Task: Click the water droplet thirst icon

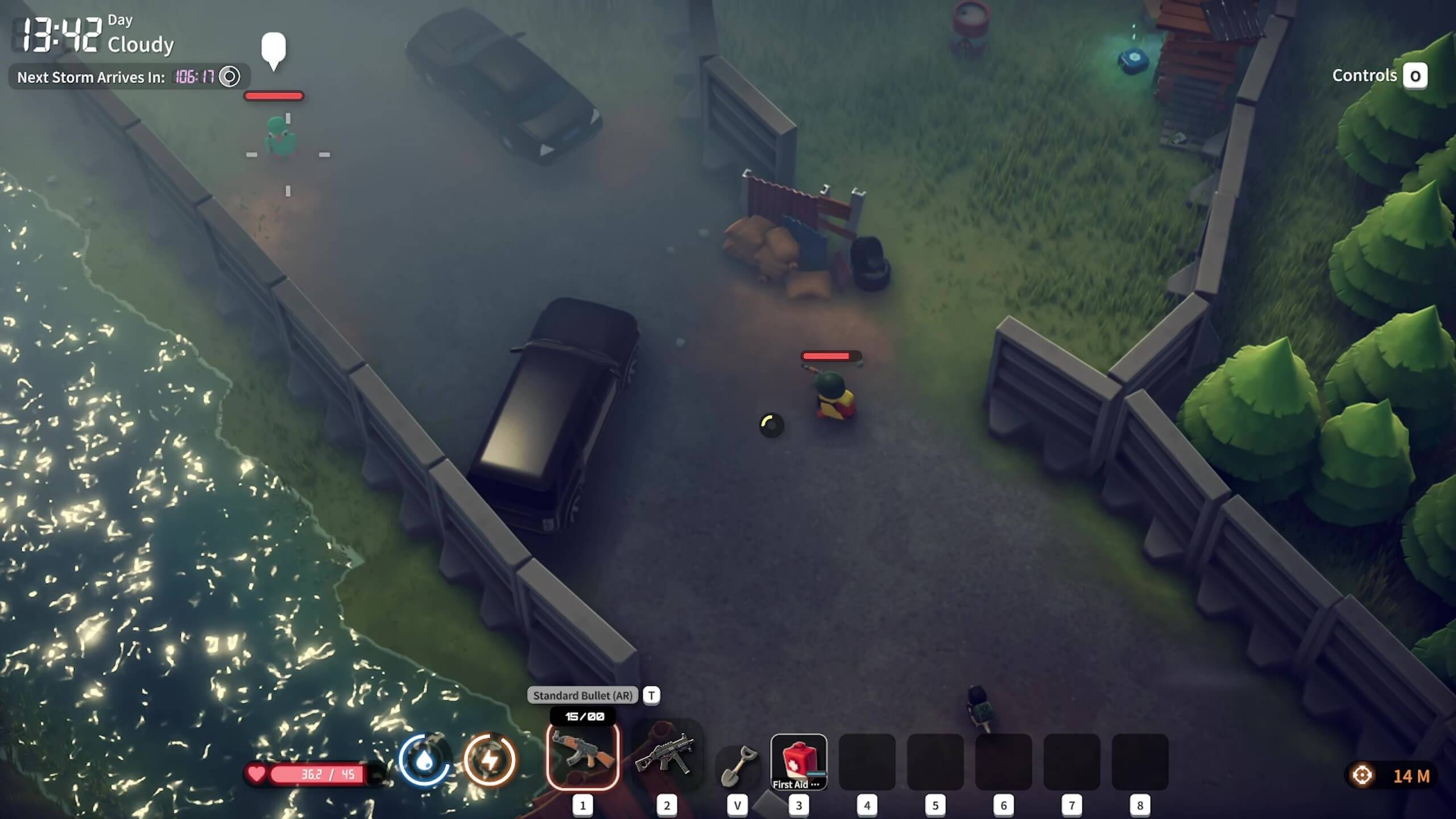Action: (424, 760)
